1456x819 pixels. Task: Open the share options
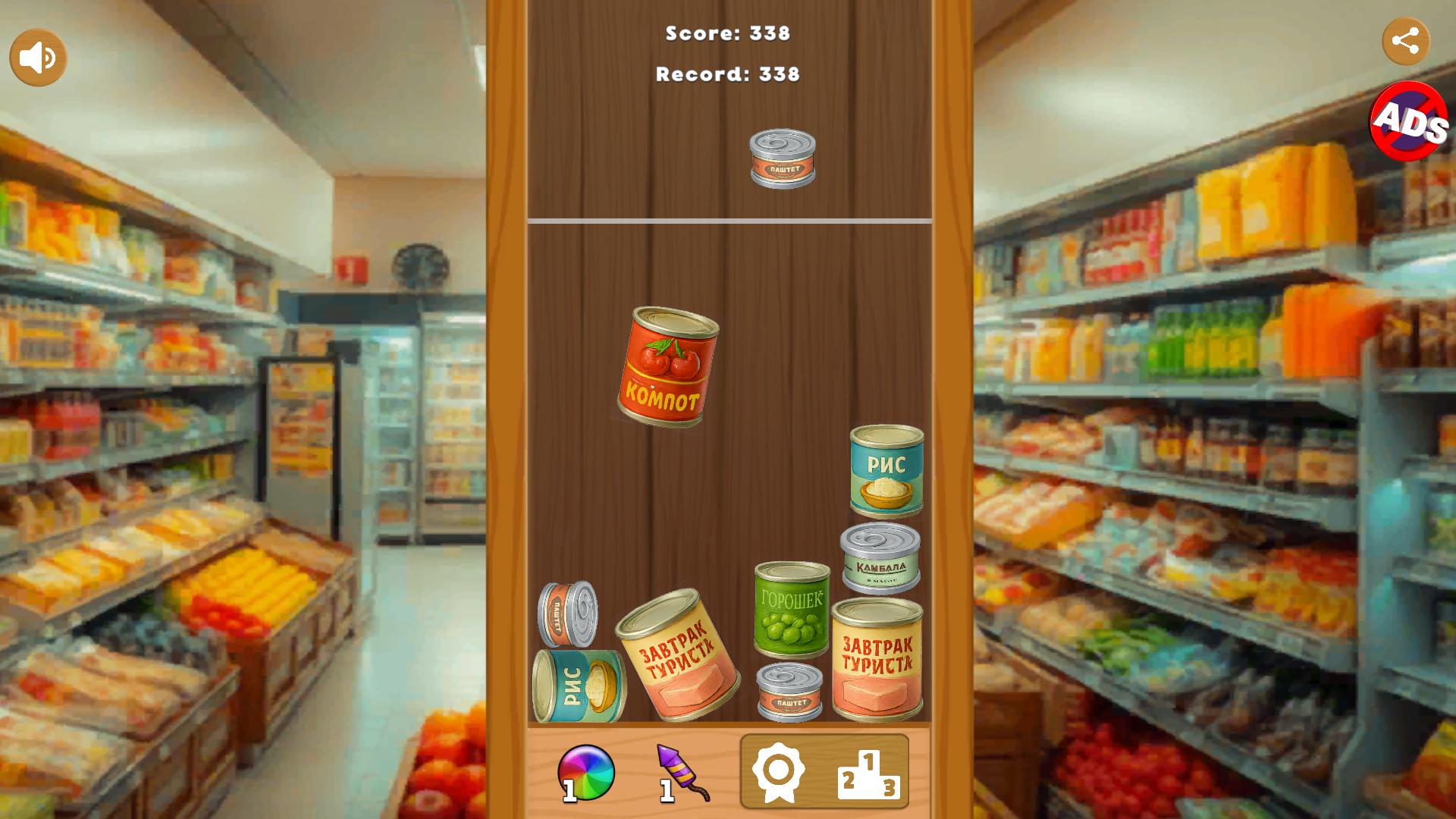tap(1407, 42)
